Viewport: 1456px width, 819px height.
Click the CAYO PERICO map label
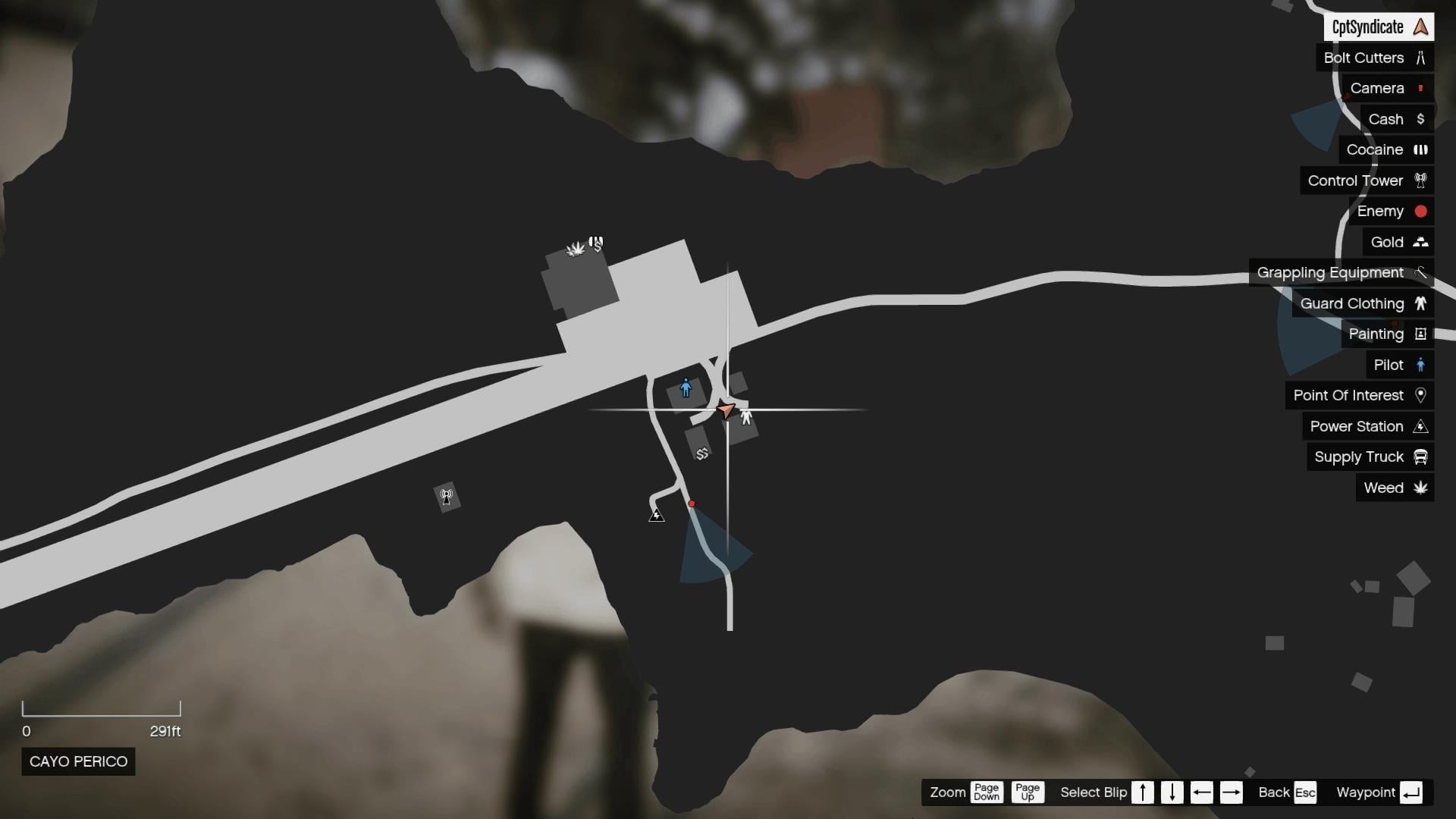tap(78, 761)
